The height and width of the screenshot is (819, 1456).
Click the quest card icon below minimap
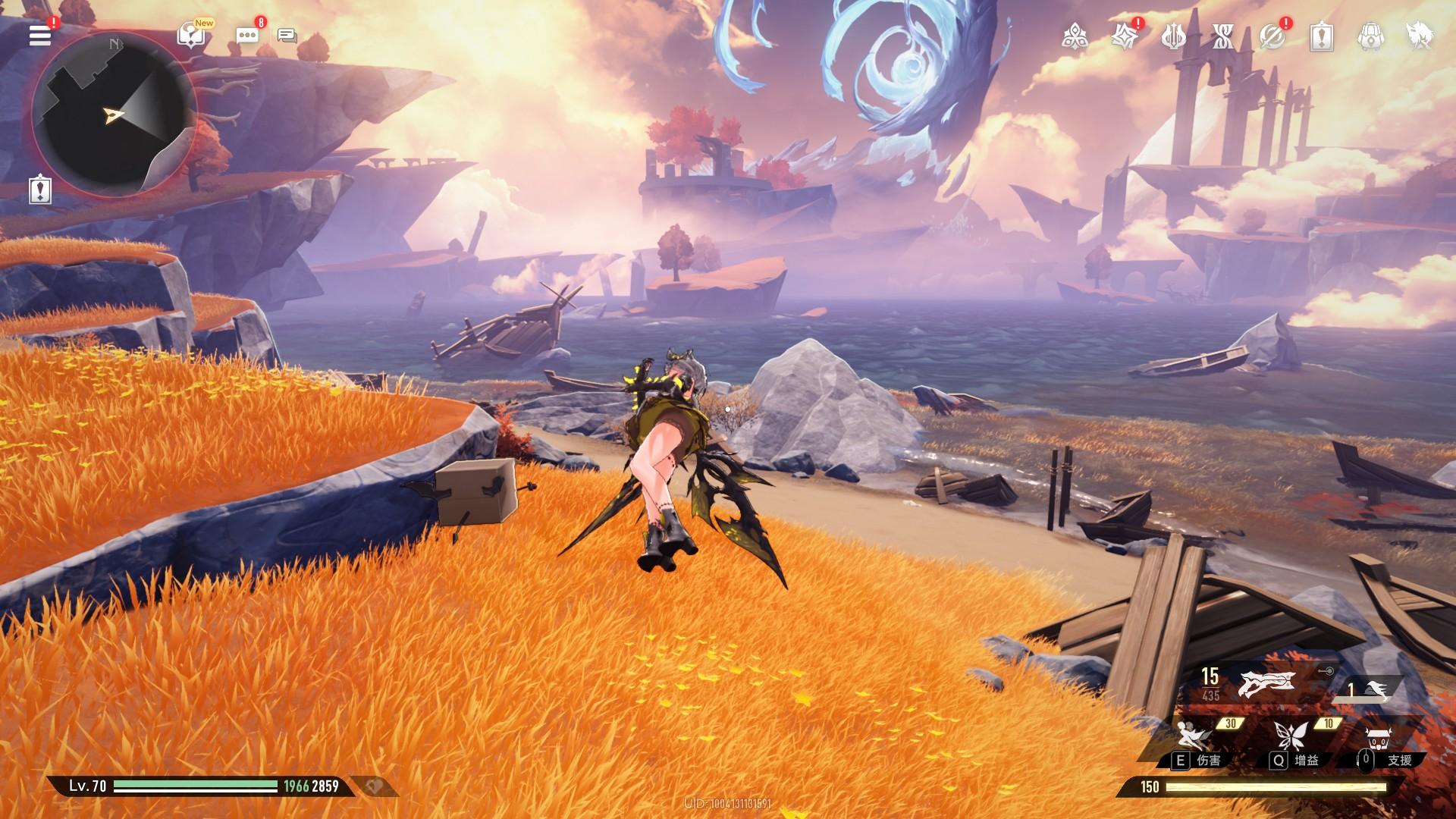pos(40,189)
